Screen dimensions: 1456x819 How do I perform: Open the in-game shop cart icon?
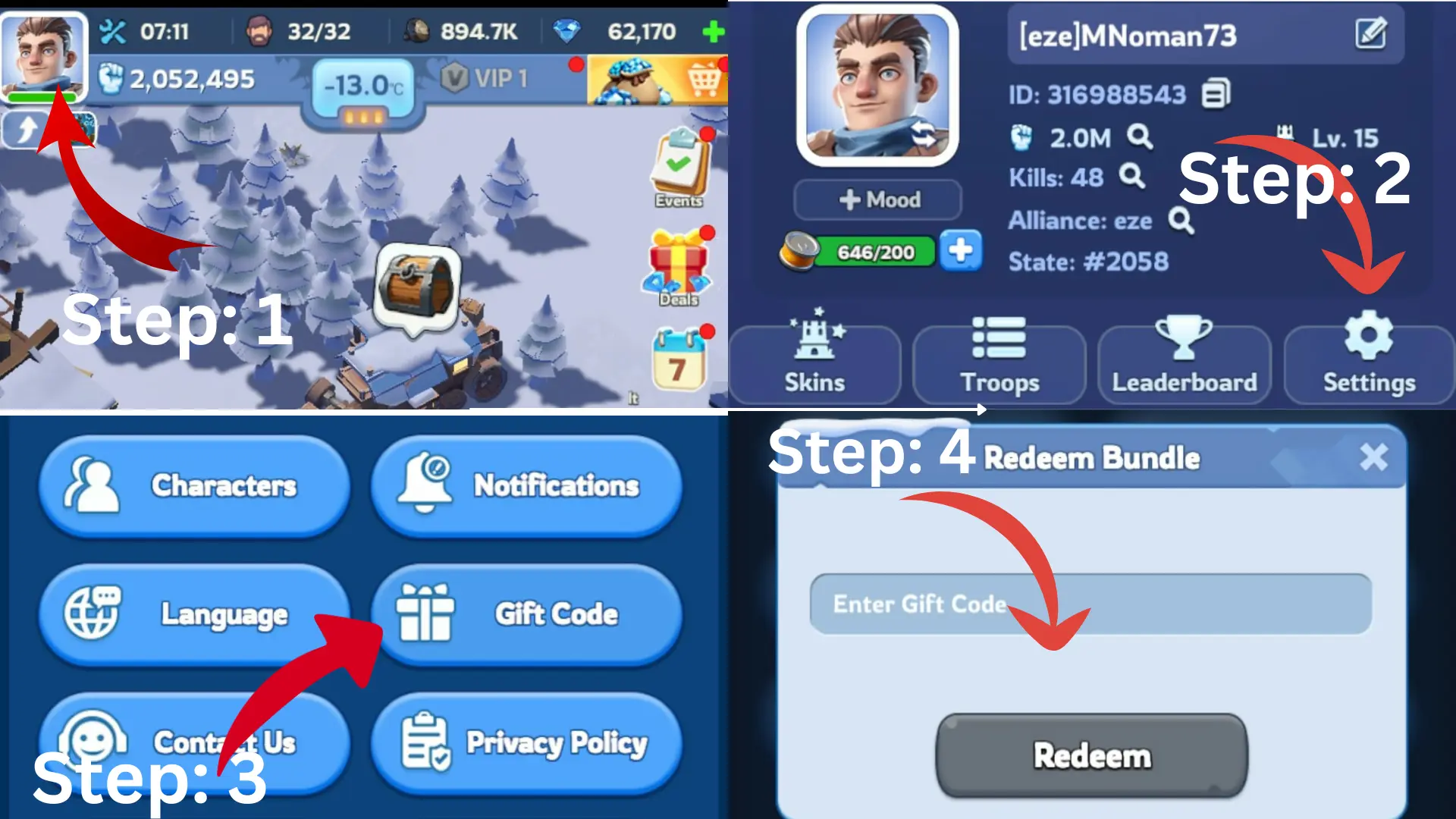(x=704, y=78)
